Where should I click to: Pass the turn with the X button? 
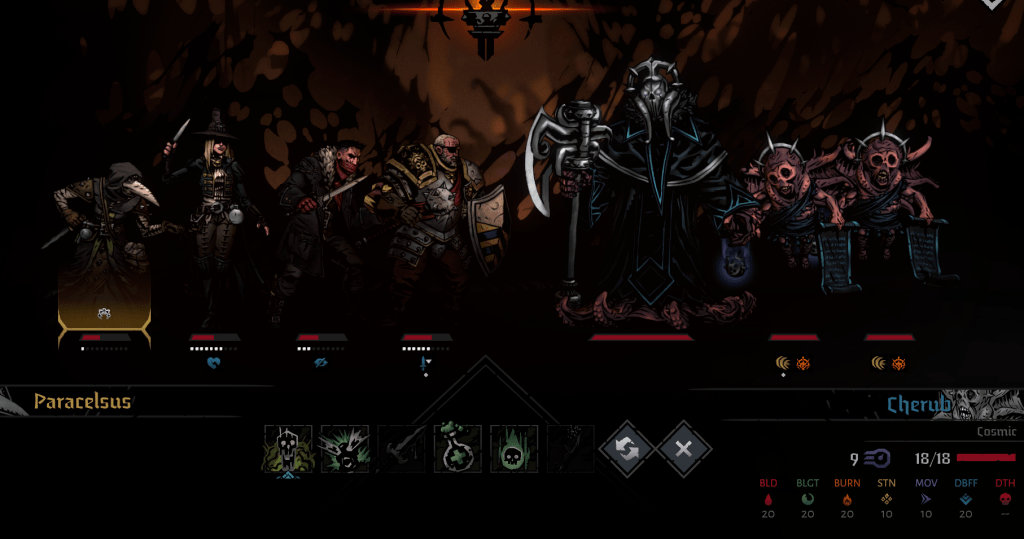(x=684, y=449)
